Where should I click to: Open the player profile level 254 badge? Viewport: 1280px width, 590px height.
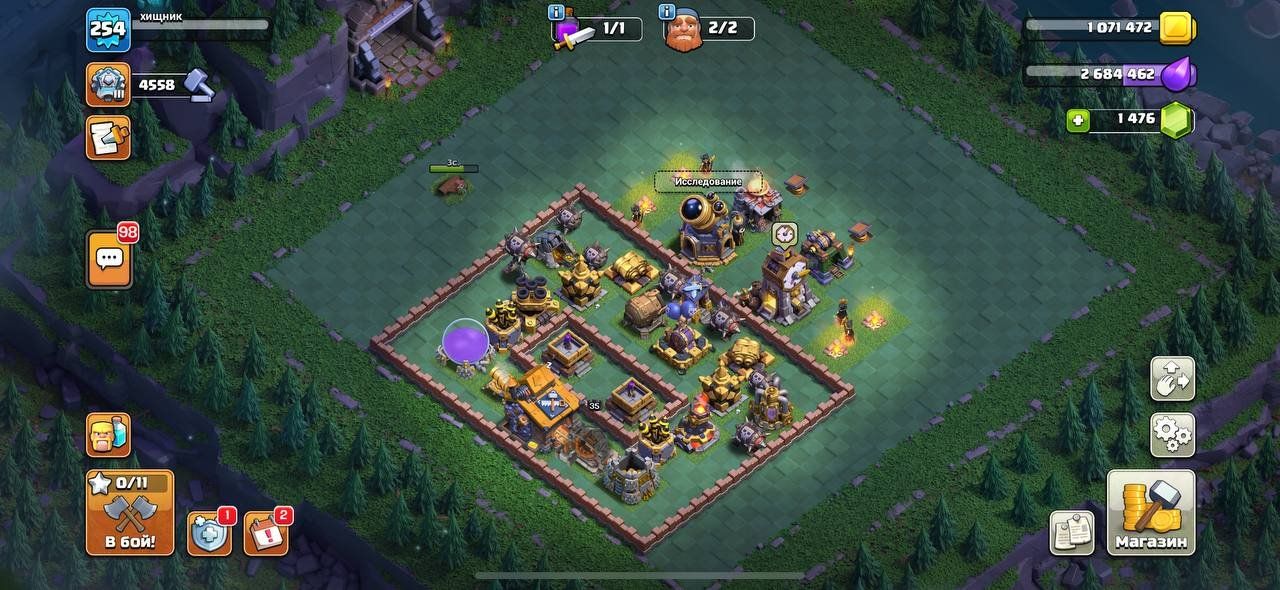point(108,29)
